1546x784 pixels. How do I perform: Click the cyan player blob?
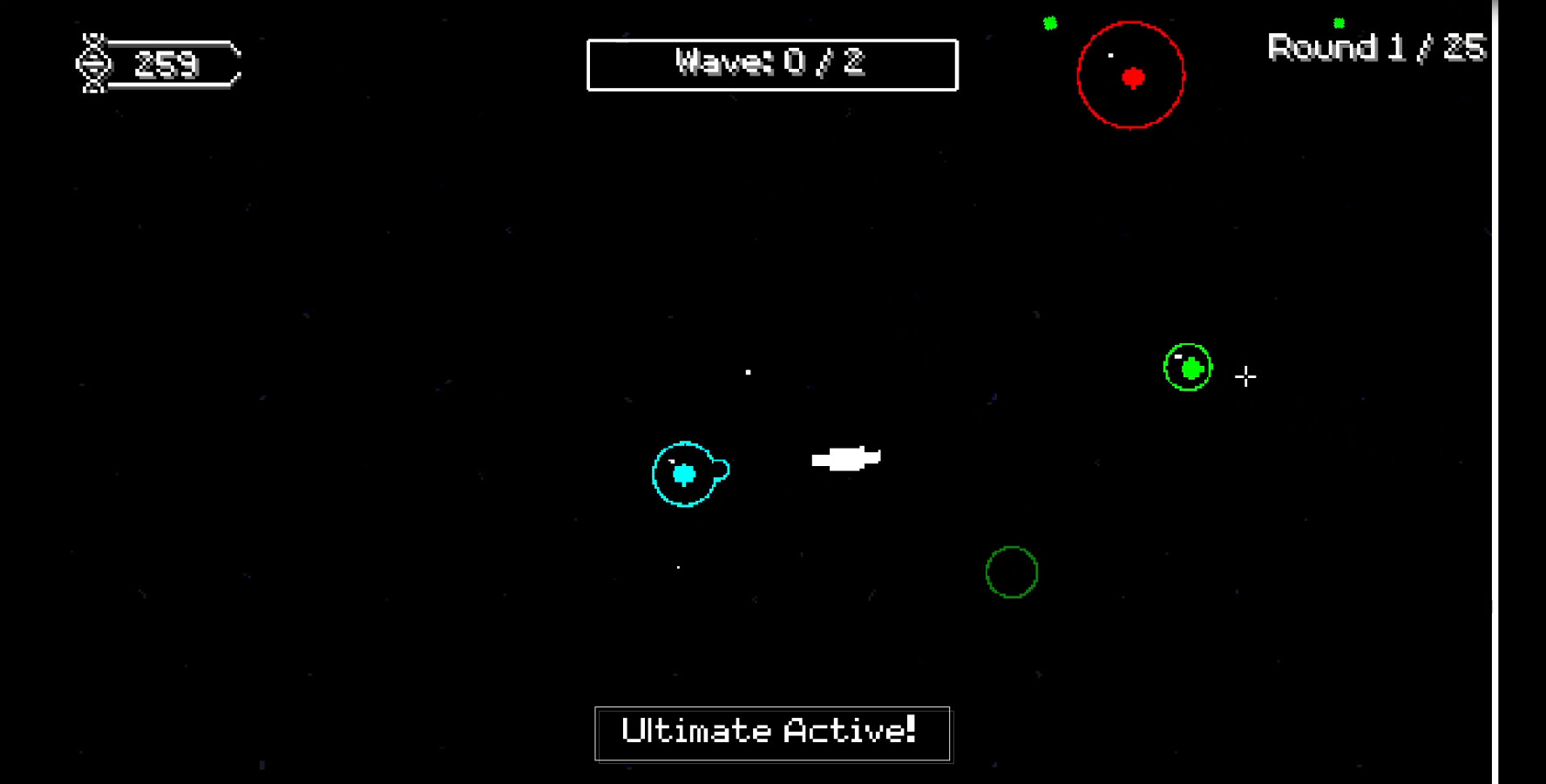(685, 474)
